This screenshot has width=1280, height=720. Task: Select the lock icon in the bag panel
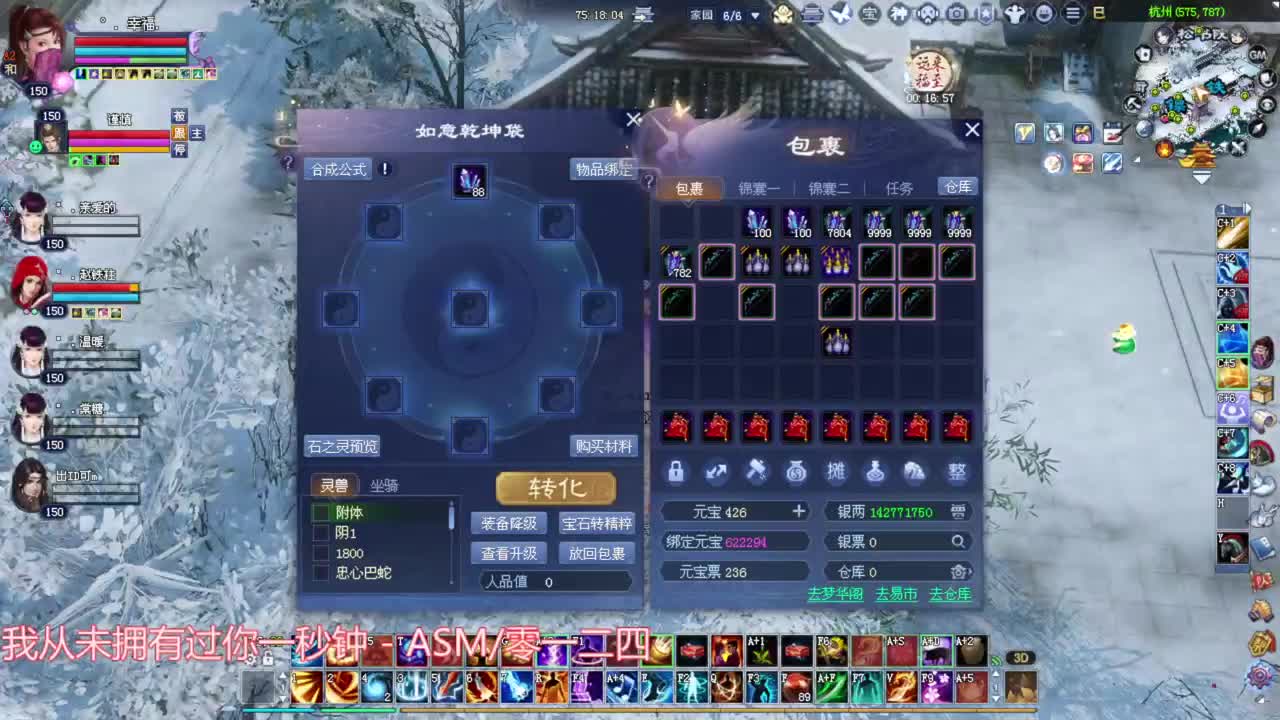tap(676, 472)
